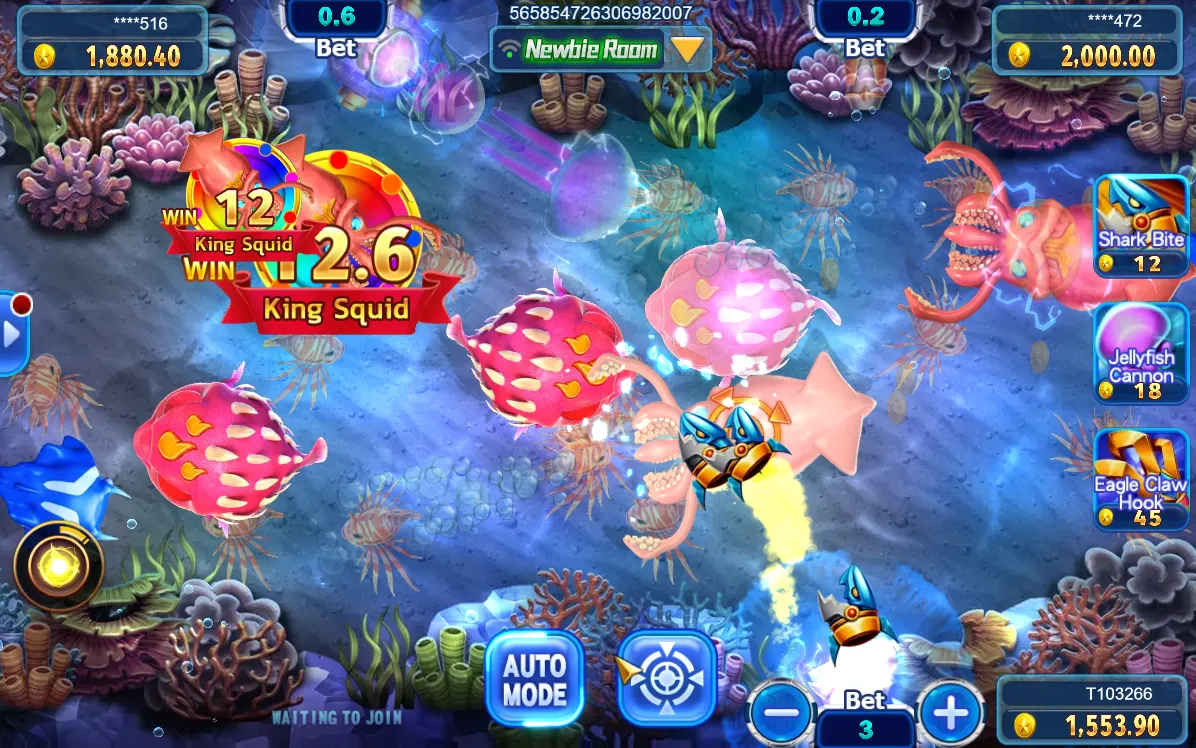Viewport: 1196px width, 748px height.
Task: Toggle the AUTO MODE button
Action: [x=534, y=679]
